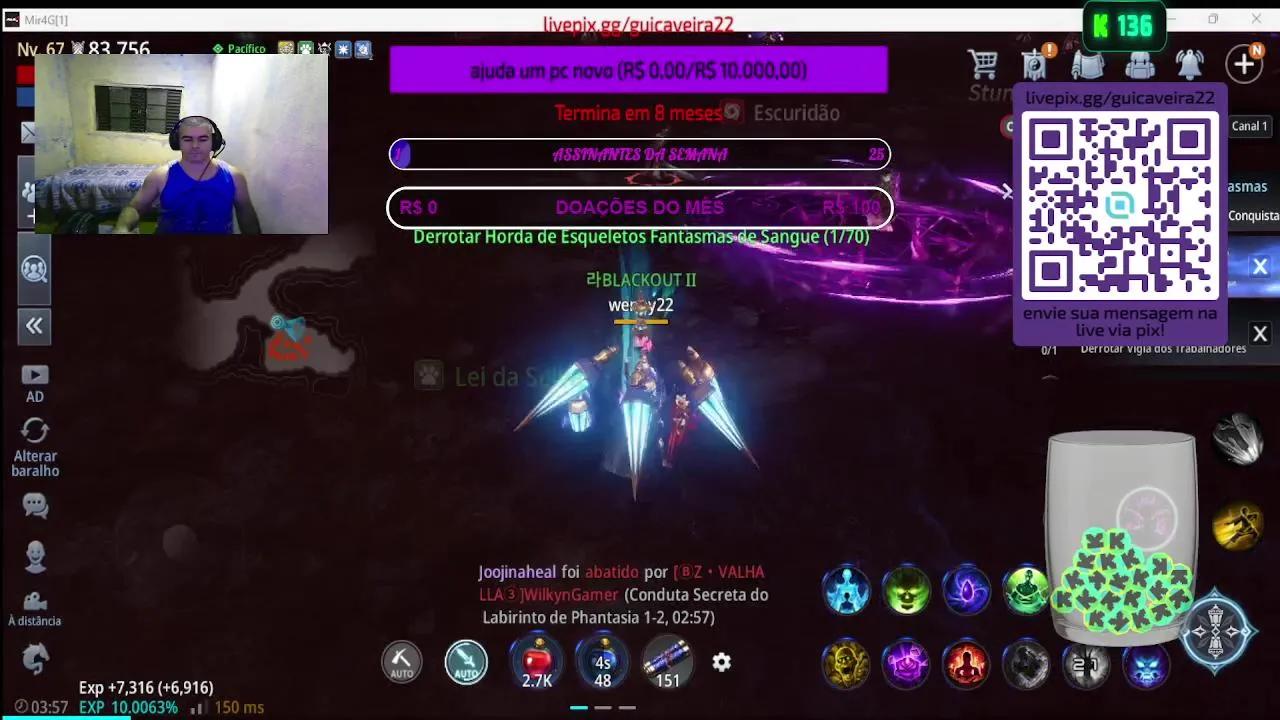Open the clan banner menu with alert
Screen dimensions: 1280x720
(x=1034, y=64)
